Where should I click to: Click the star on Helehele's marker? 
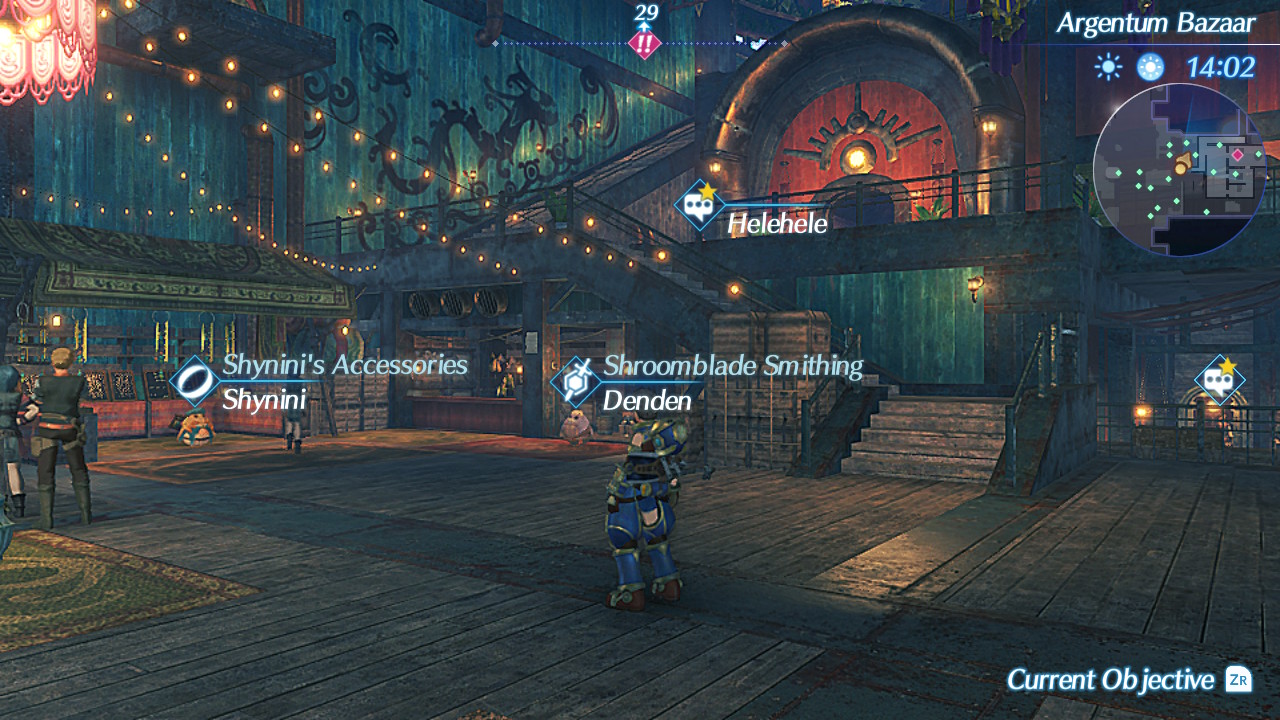click(x=706, y=190)
